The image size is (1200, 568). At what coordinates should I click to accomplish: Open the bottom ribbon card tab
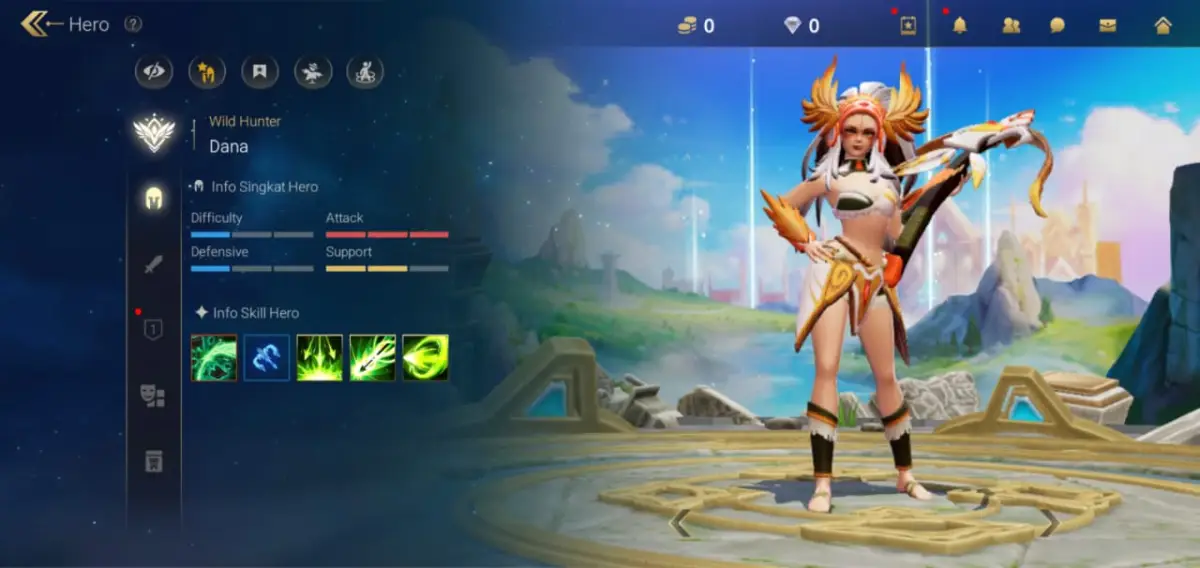pos(153,461)
